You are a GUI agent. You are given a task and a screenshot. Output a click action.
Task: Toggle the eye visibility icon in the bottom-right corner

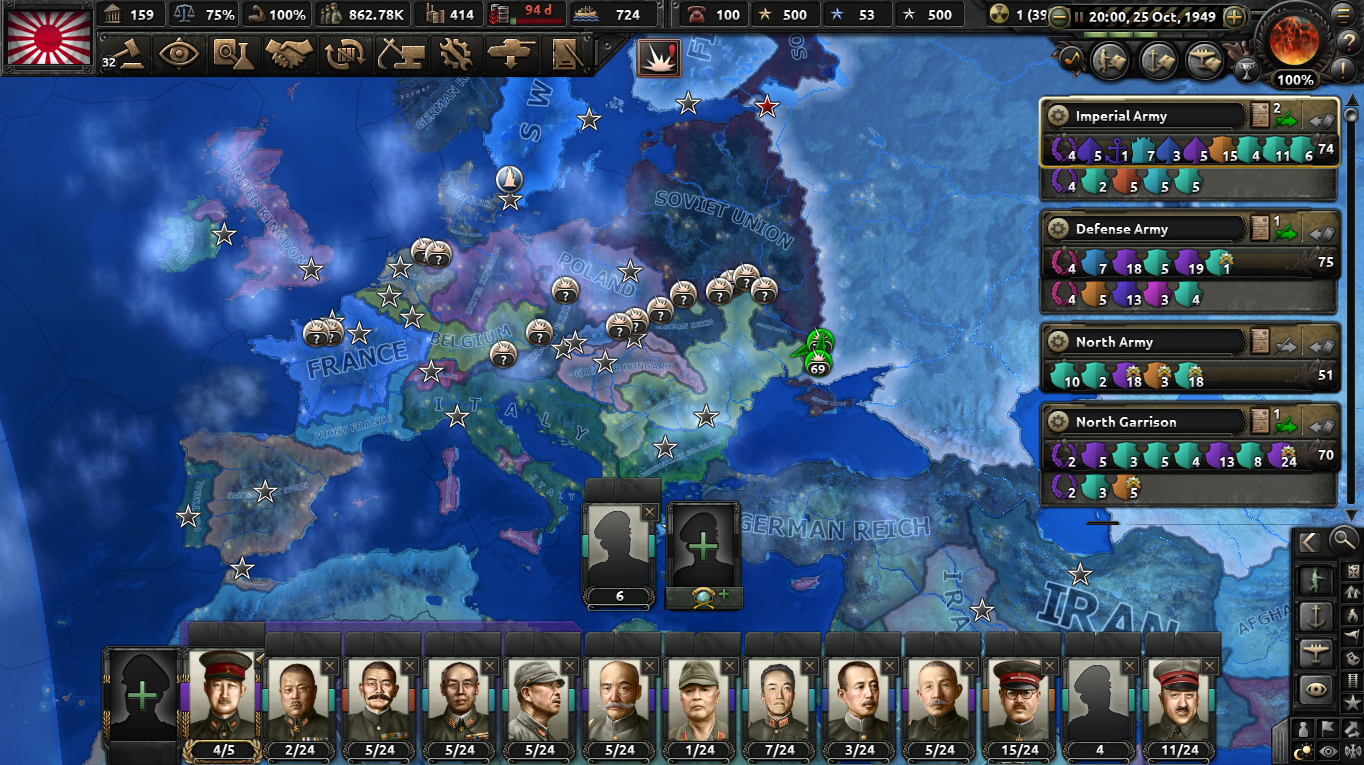(1328, 750)
